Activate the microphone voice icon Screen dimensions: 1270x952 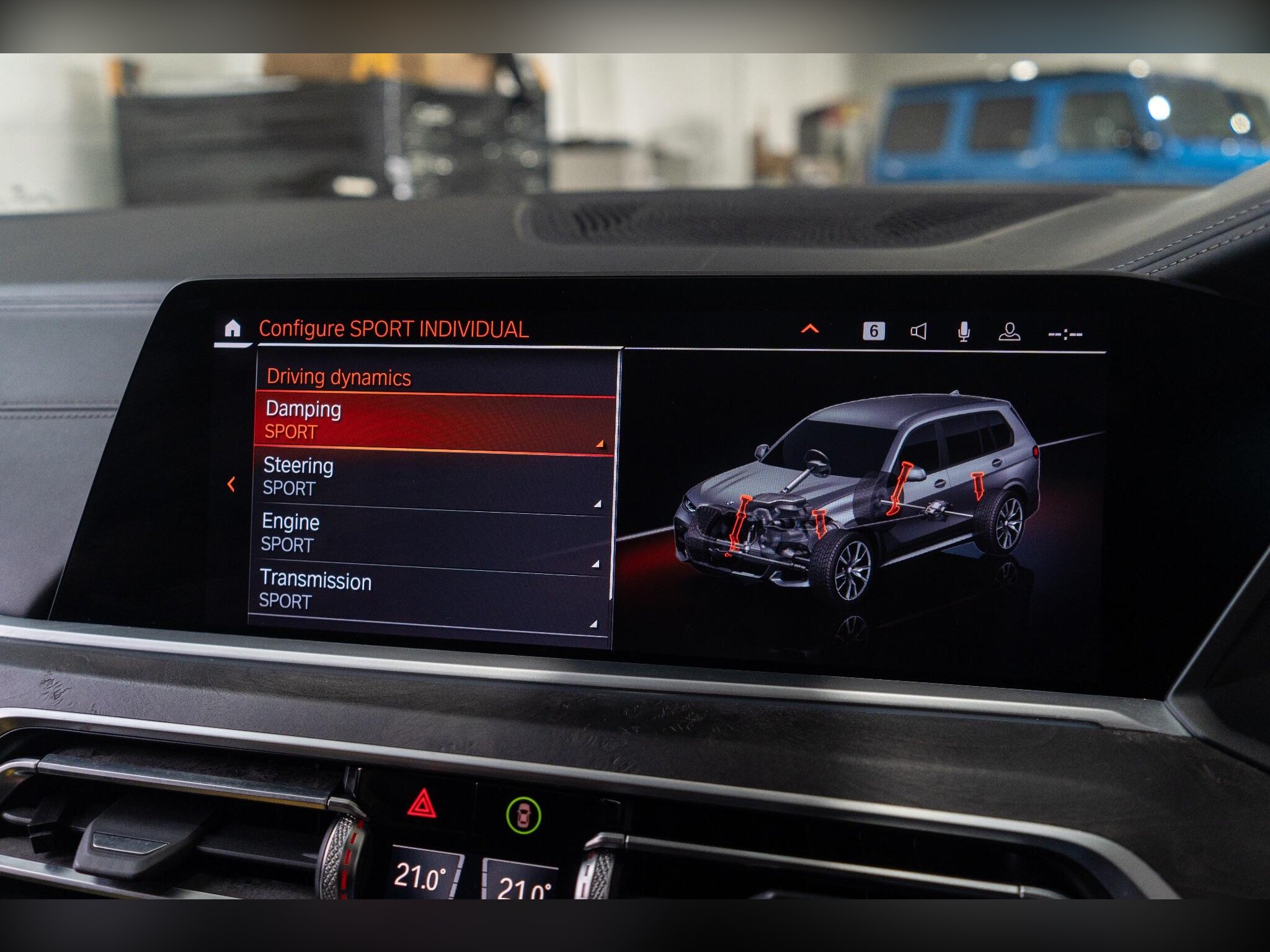click(x=964, y=332)
